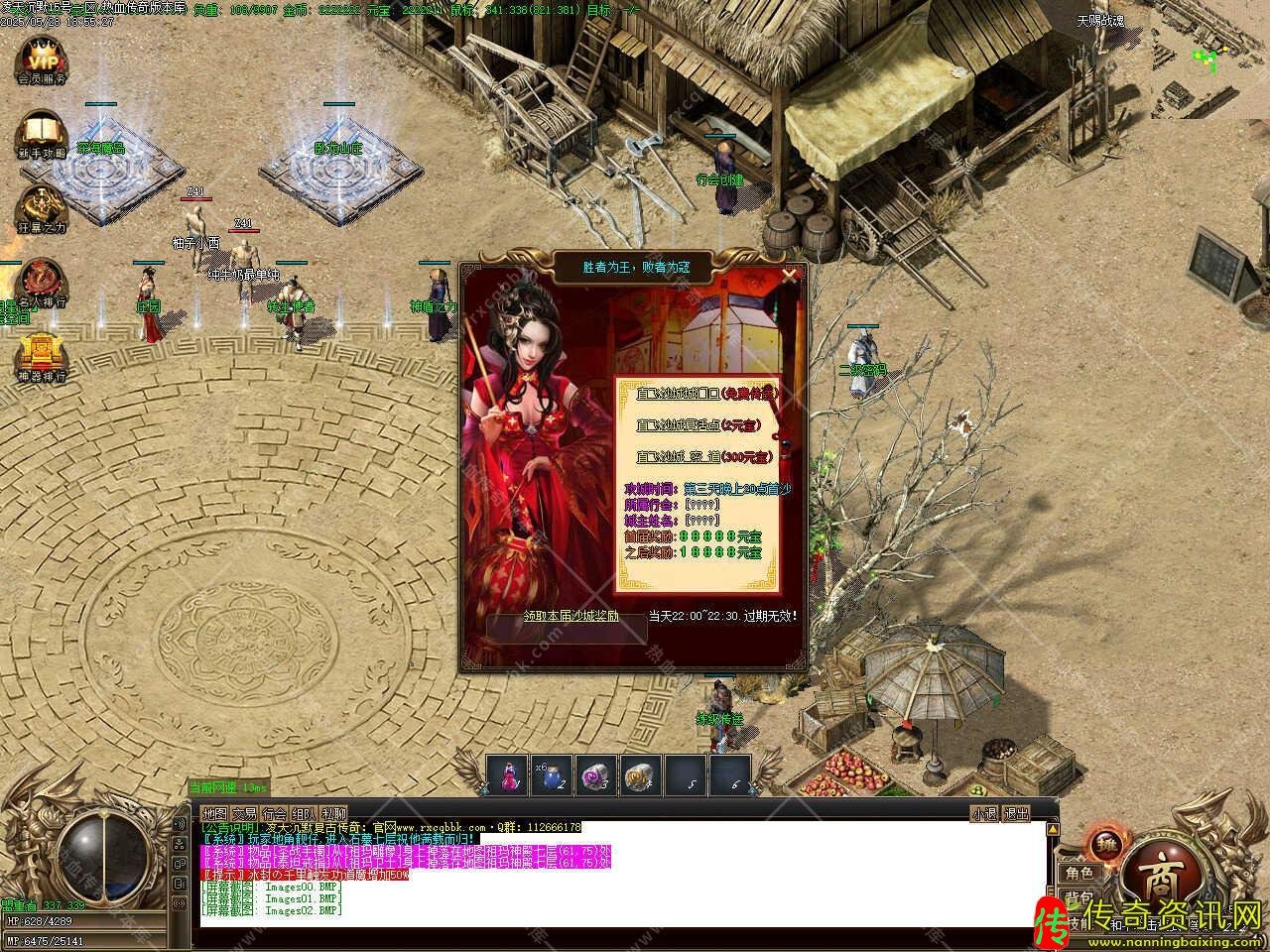Close the Sabak city dialog window

(x=789, y=277)
